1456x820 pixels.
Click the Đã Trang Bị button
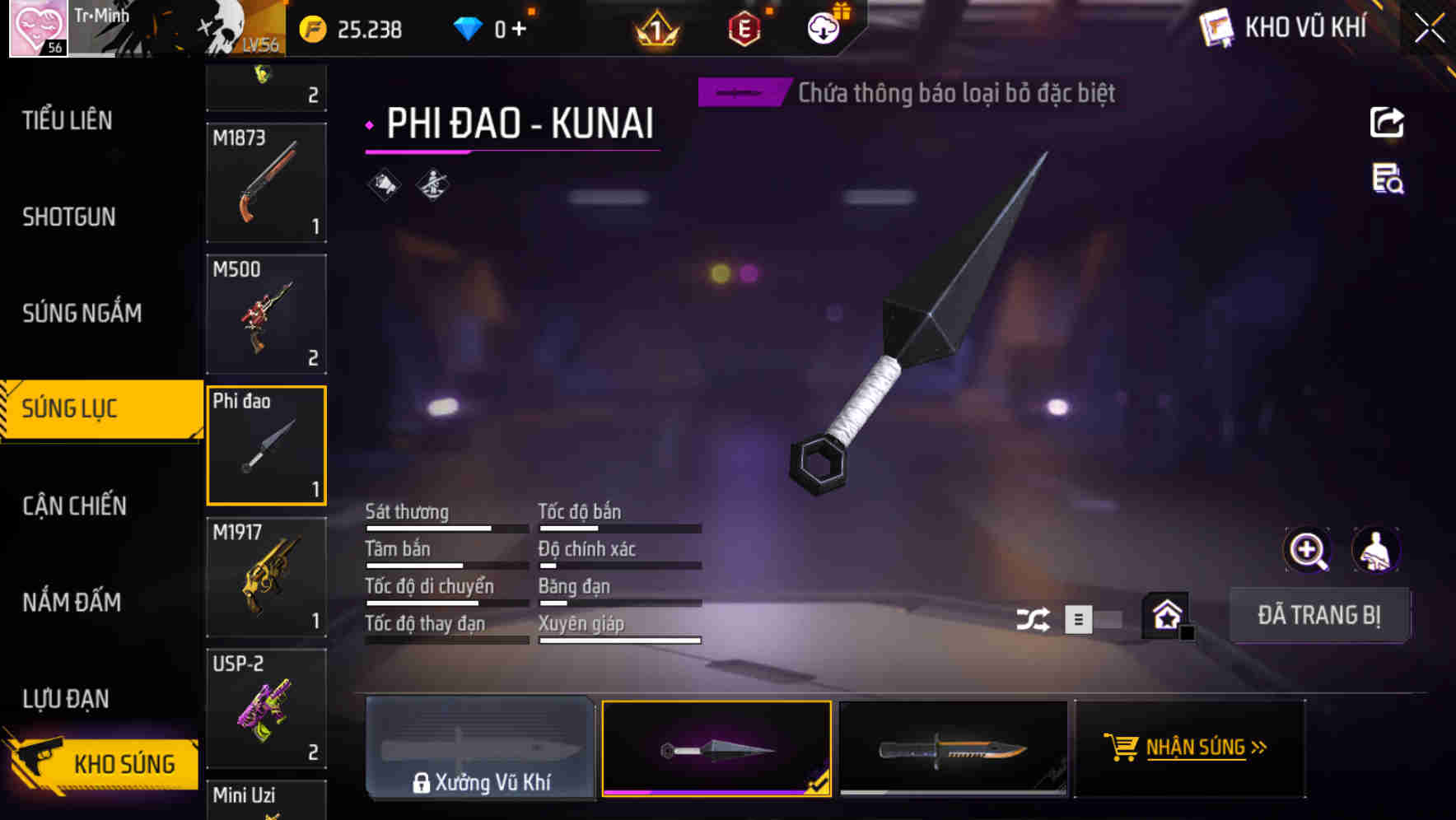(x=1319, y=615)
